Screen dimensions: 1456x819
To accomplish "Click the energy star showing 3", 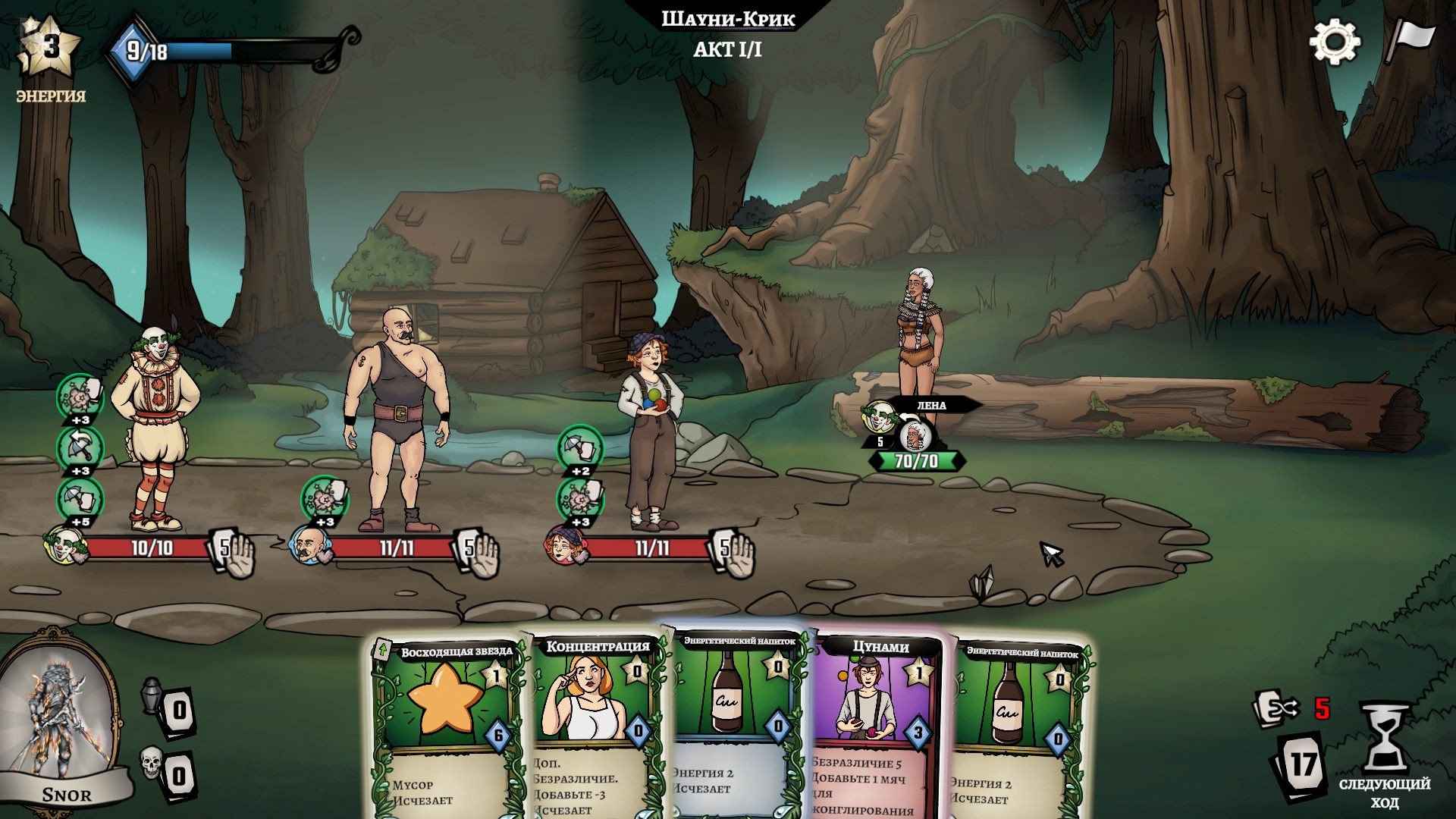I will (x=50, y=47).
